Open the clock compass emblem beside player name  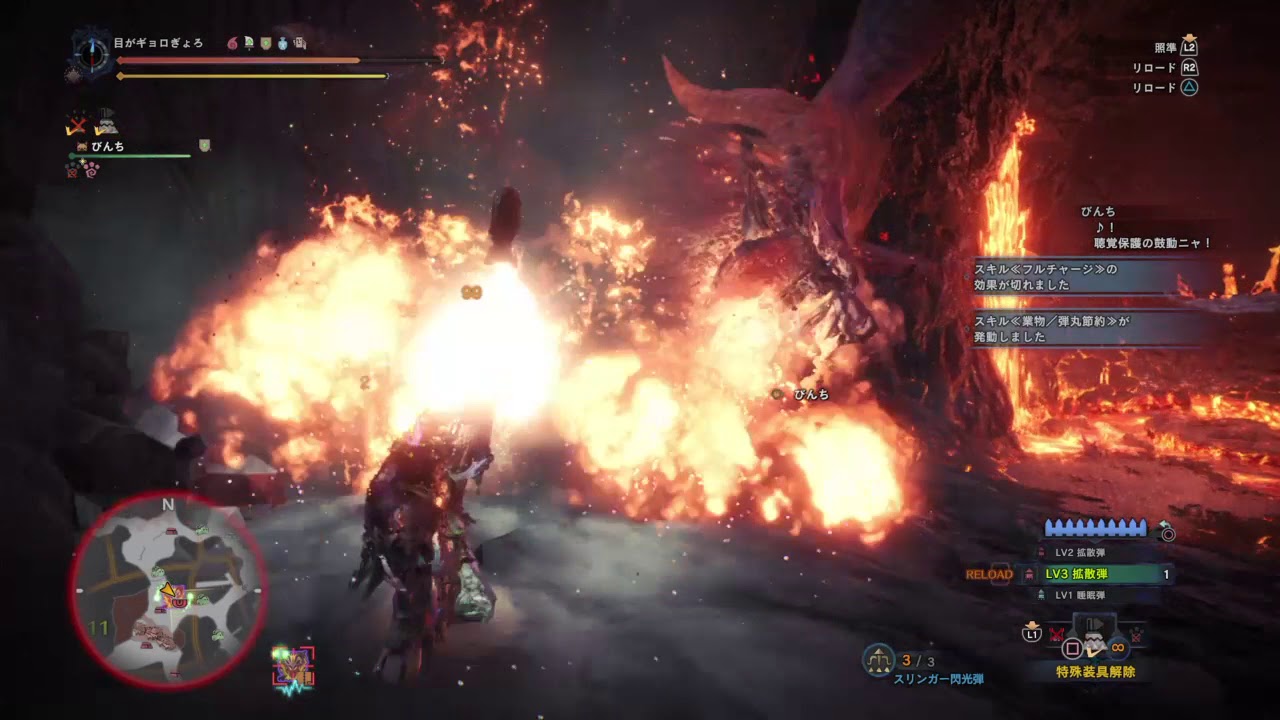pos(92,54)
